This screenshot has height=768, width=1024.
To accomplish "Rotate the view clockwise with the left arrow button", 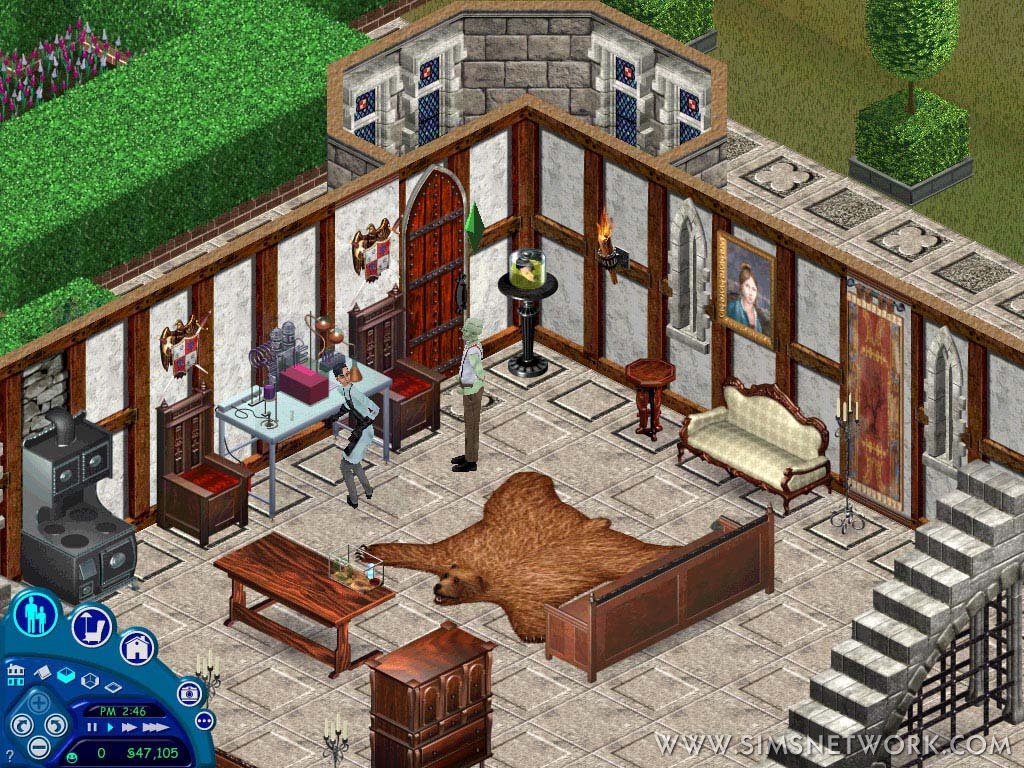I will tap(21, 725).
